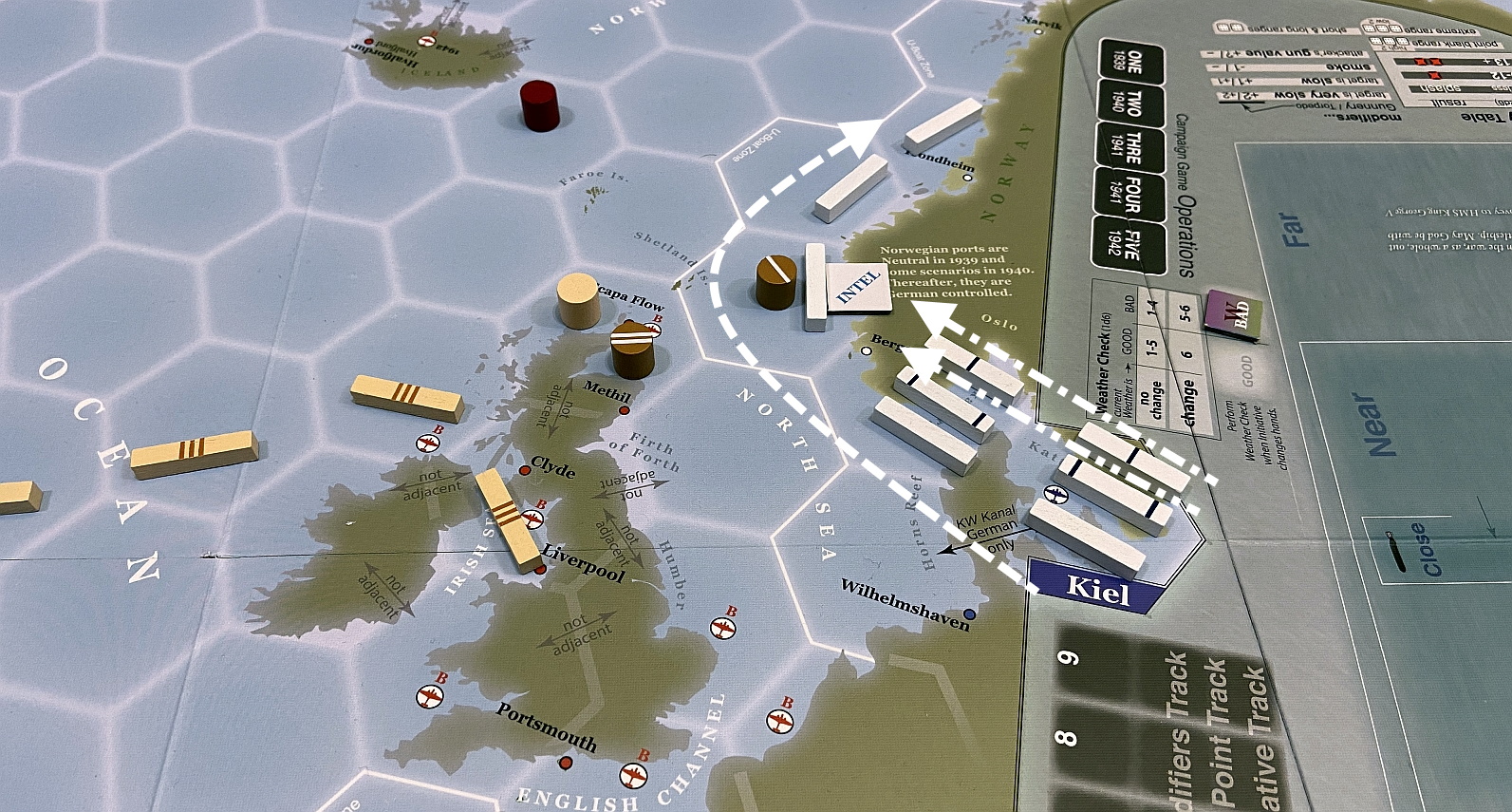Viewport: 1512px width, 812px height.
Task: Pick the blue Kiel port marker
Action: click(1096, 588)
